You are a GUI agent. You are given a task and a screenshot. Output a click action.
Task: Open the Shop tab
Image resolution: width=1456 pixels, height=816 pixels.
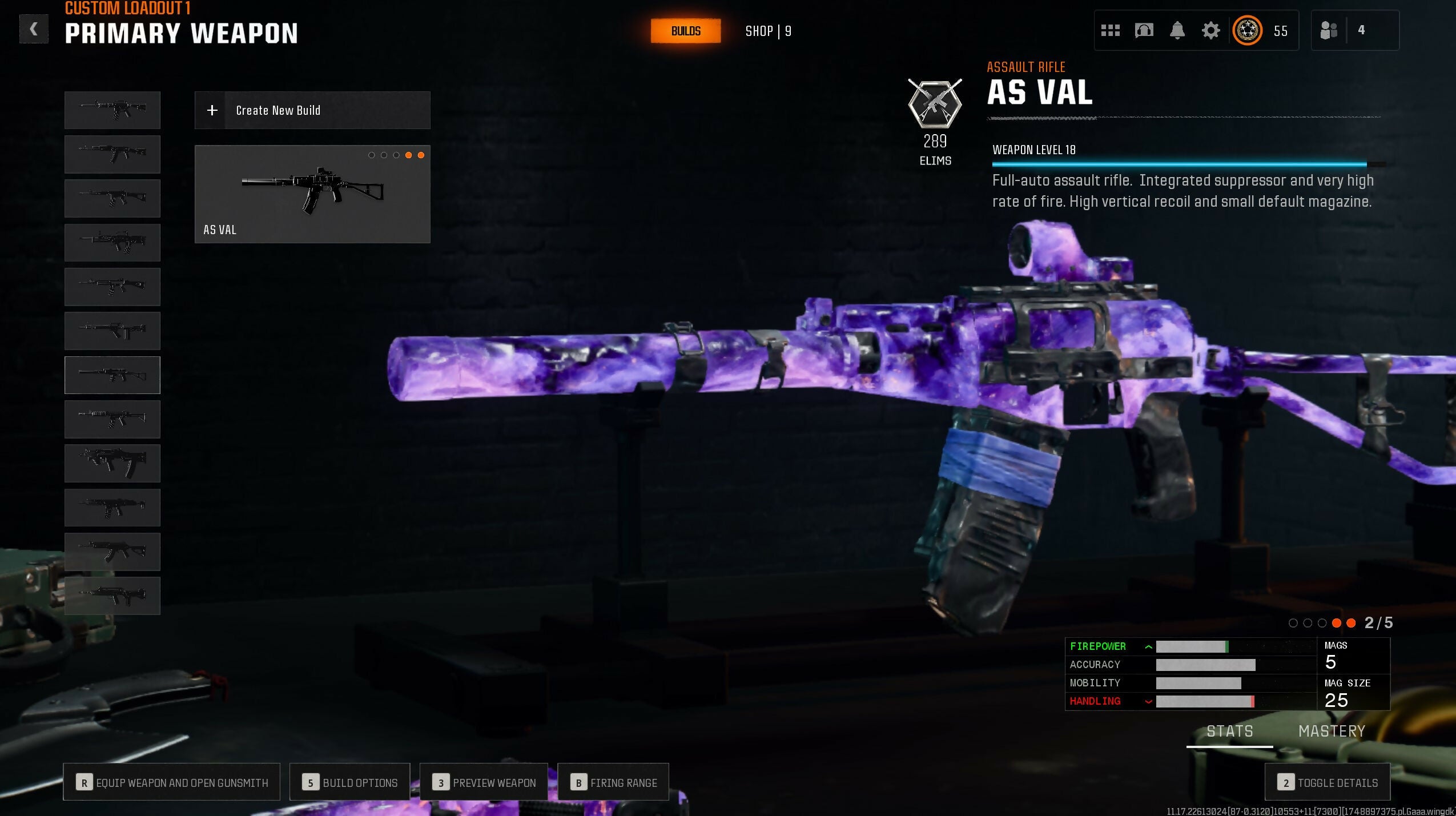coord(768,31)
